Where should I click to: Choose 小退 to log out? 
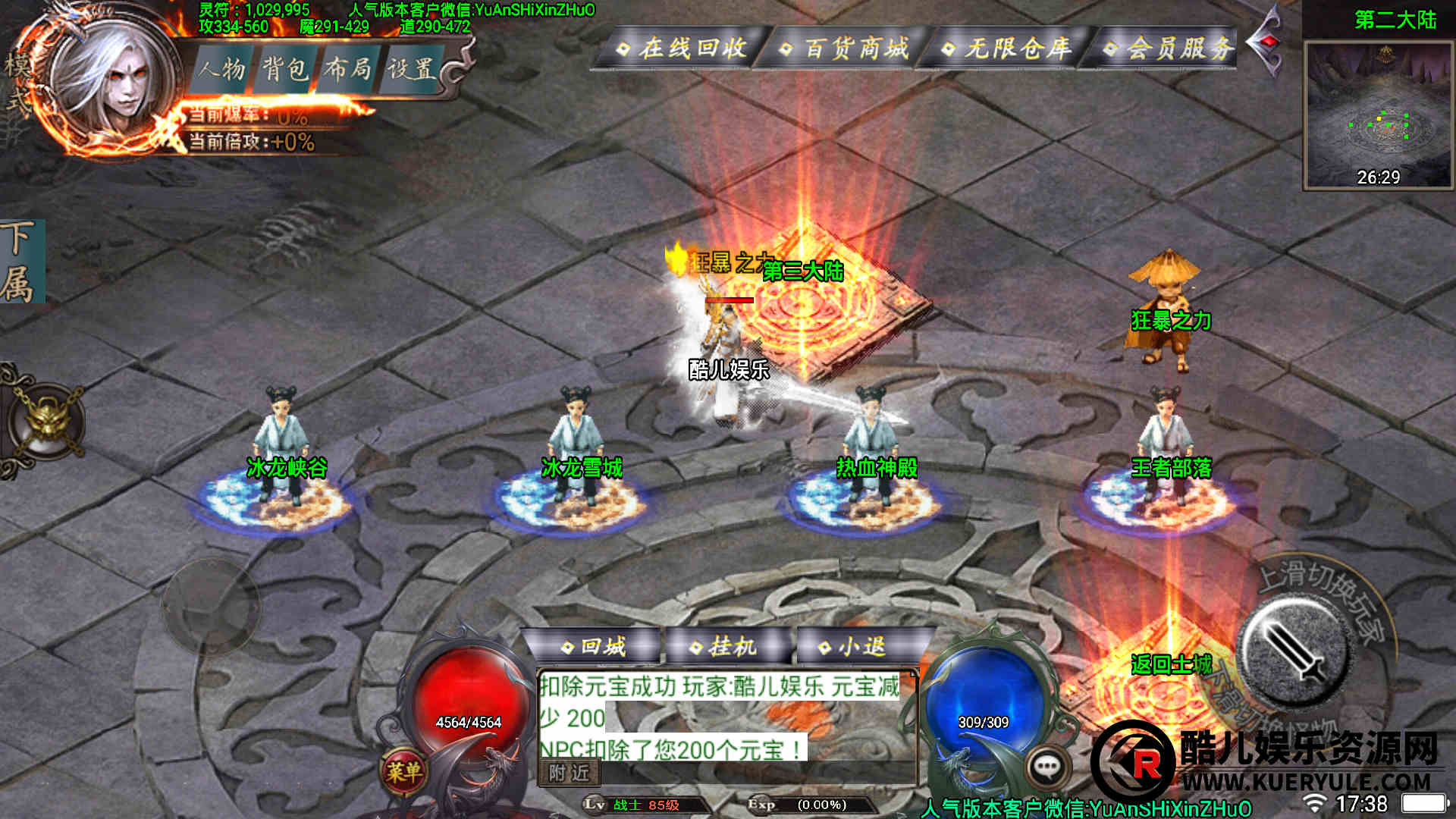(x=853, y=647)
